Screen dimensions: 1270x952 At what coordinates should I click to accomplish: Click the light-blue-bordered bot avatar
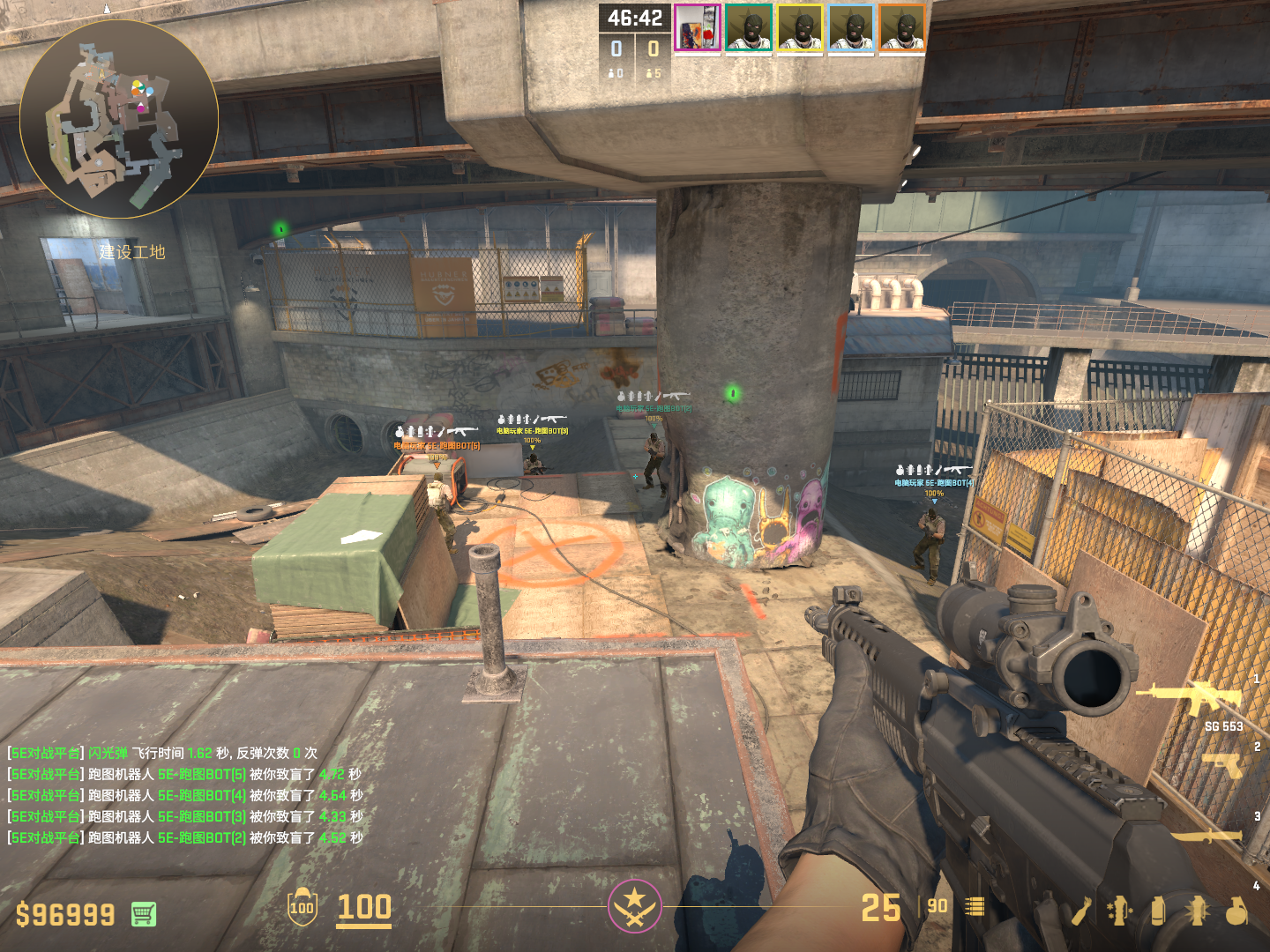851,28
